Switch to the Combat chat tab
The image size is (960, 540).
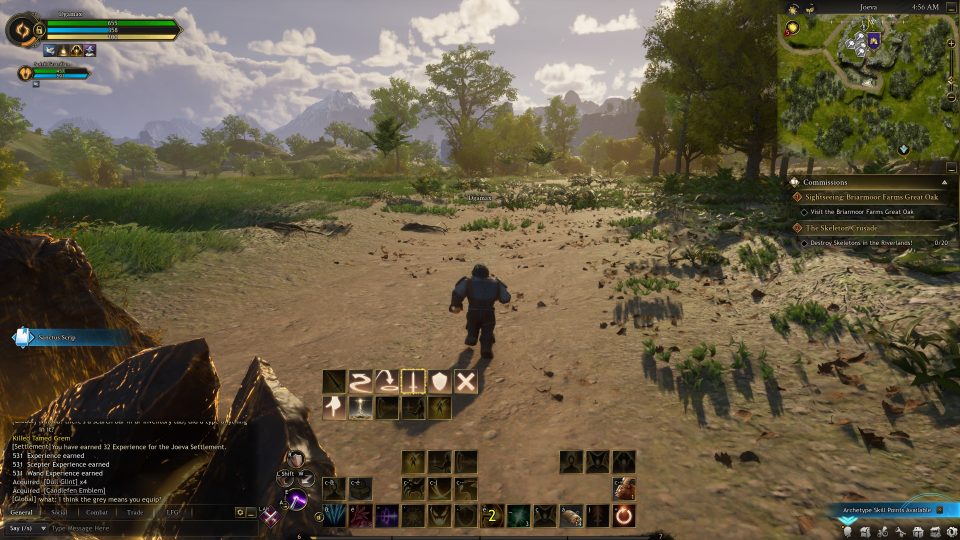coord(97,512)
